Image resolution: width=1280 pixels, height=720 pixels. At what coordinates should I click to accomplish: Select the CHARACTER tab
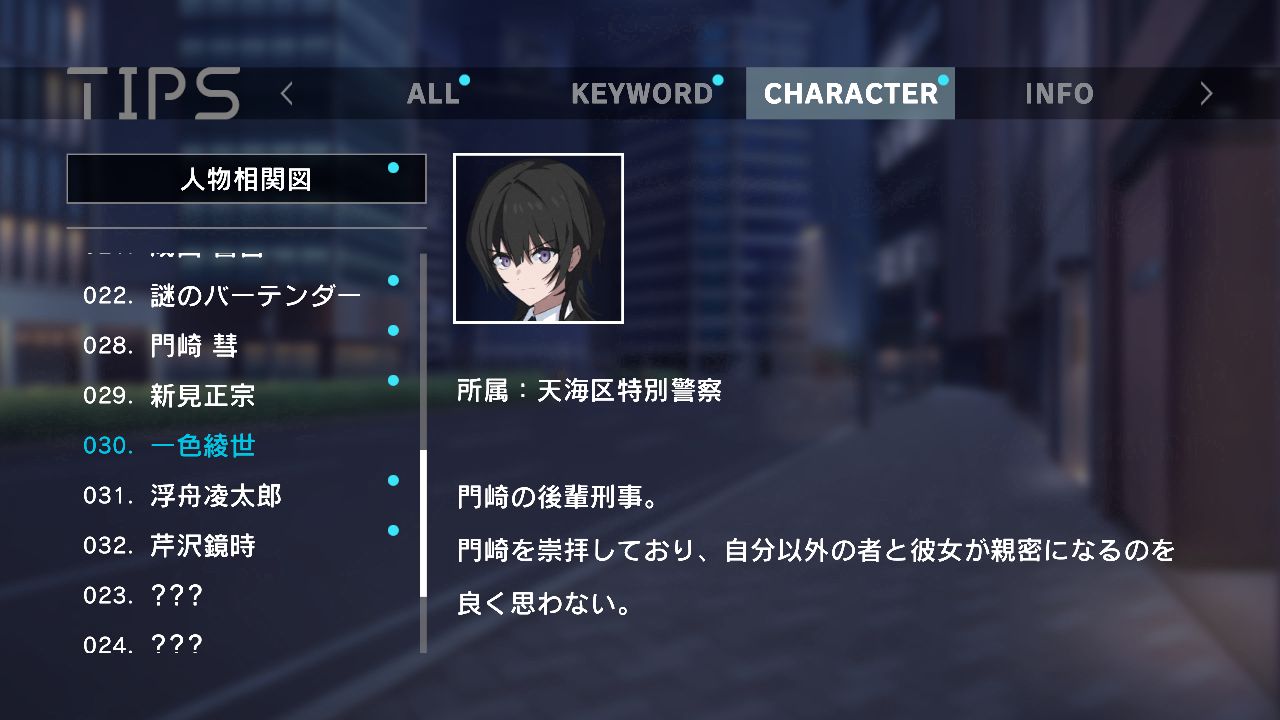[x=850, y=94]
